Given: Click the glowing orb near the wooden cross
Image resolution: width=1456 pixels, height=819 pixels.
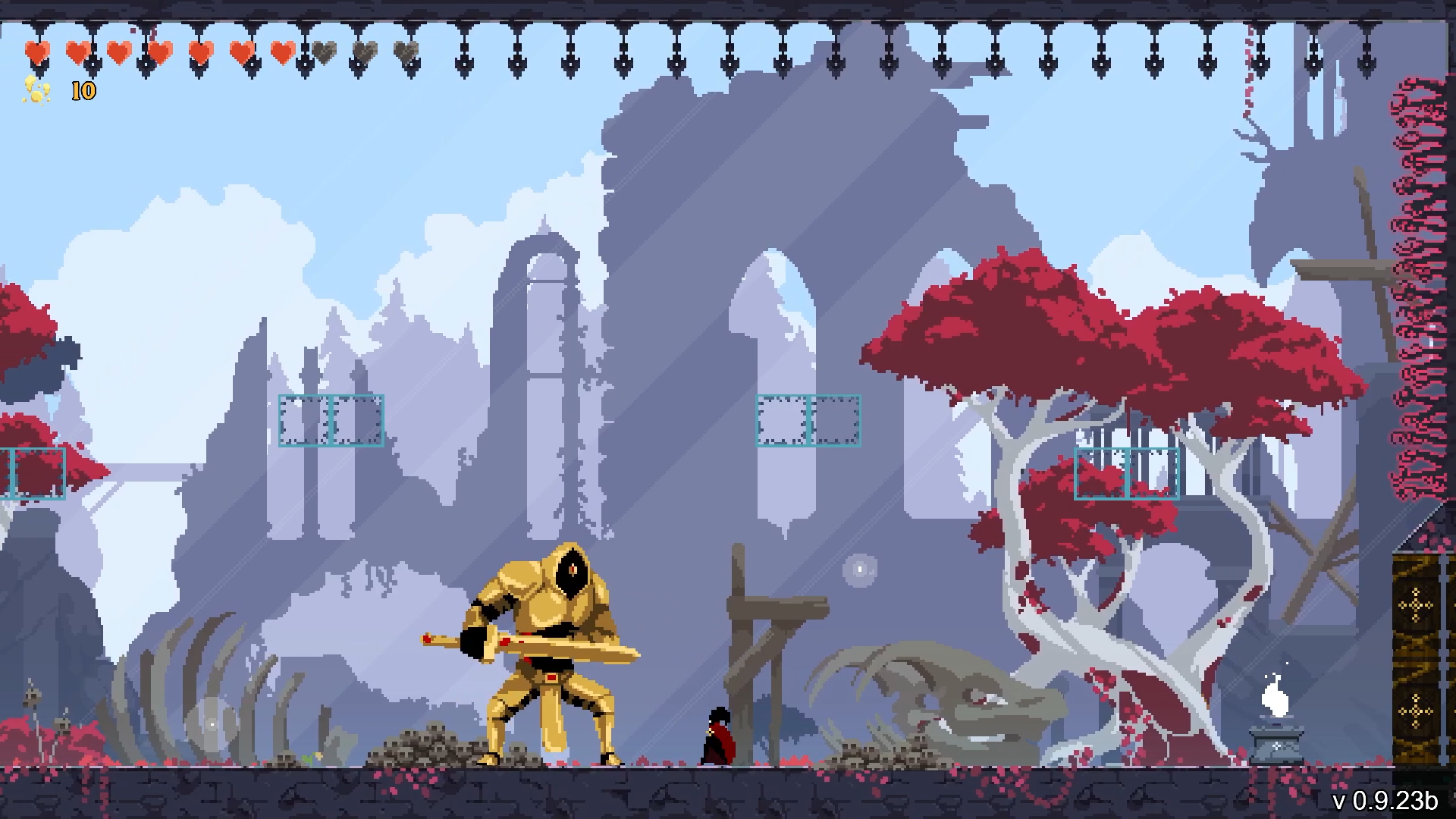Looking at the screenshot, I should [861, 570].
